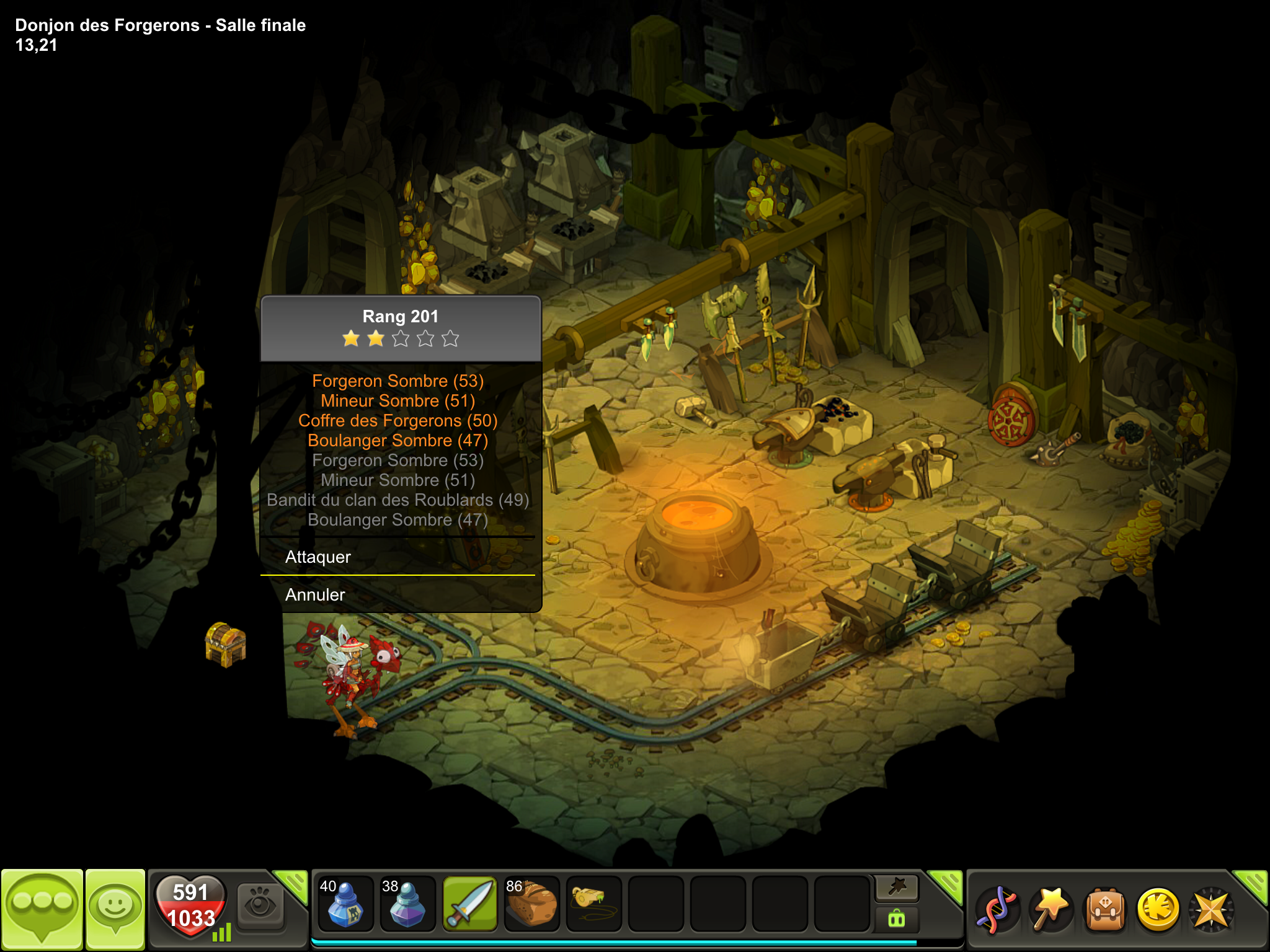
Task: Select the golden whistle item slot
Action: 593,904
